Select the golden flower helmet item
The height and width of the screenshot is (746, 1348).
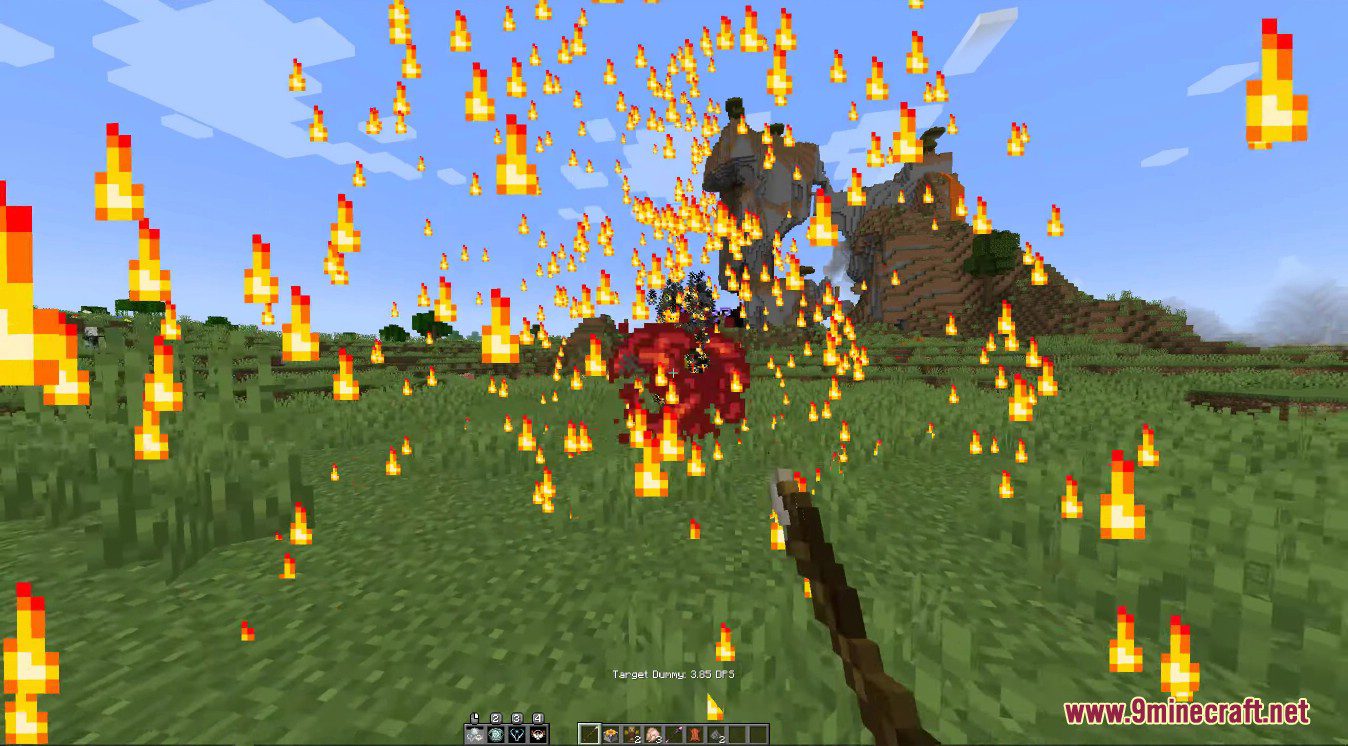pyautogui.click(x=611, y=733)
